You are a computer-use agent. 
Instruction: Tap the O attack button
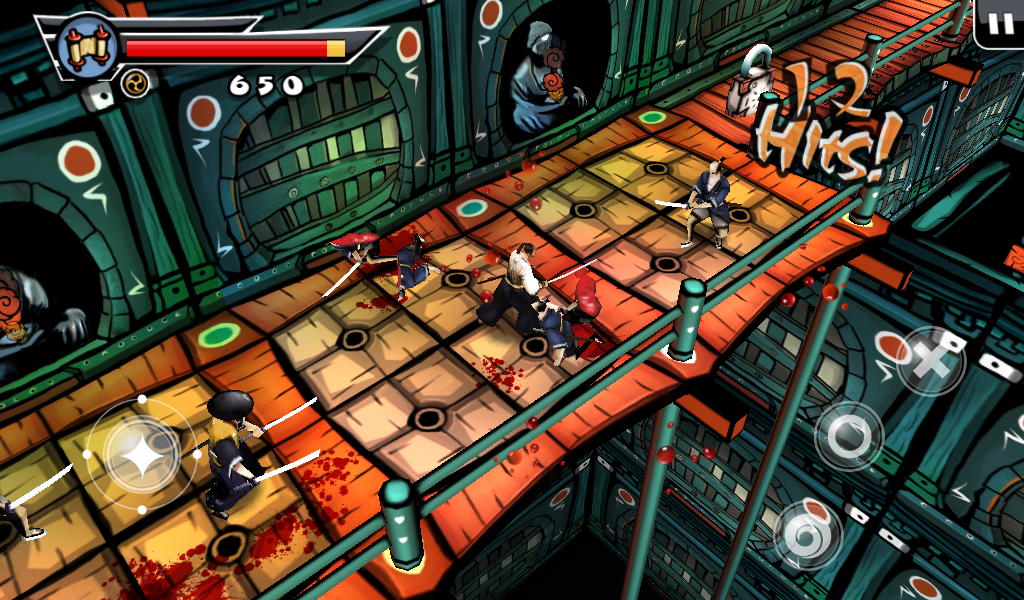[x=849, y=436]
